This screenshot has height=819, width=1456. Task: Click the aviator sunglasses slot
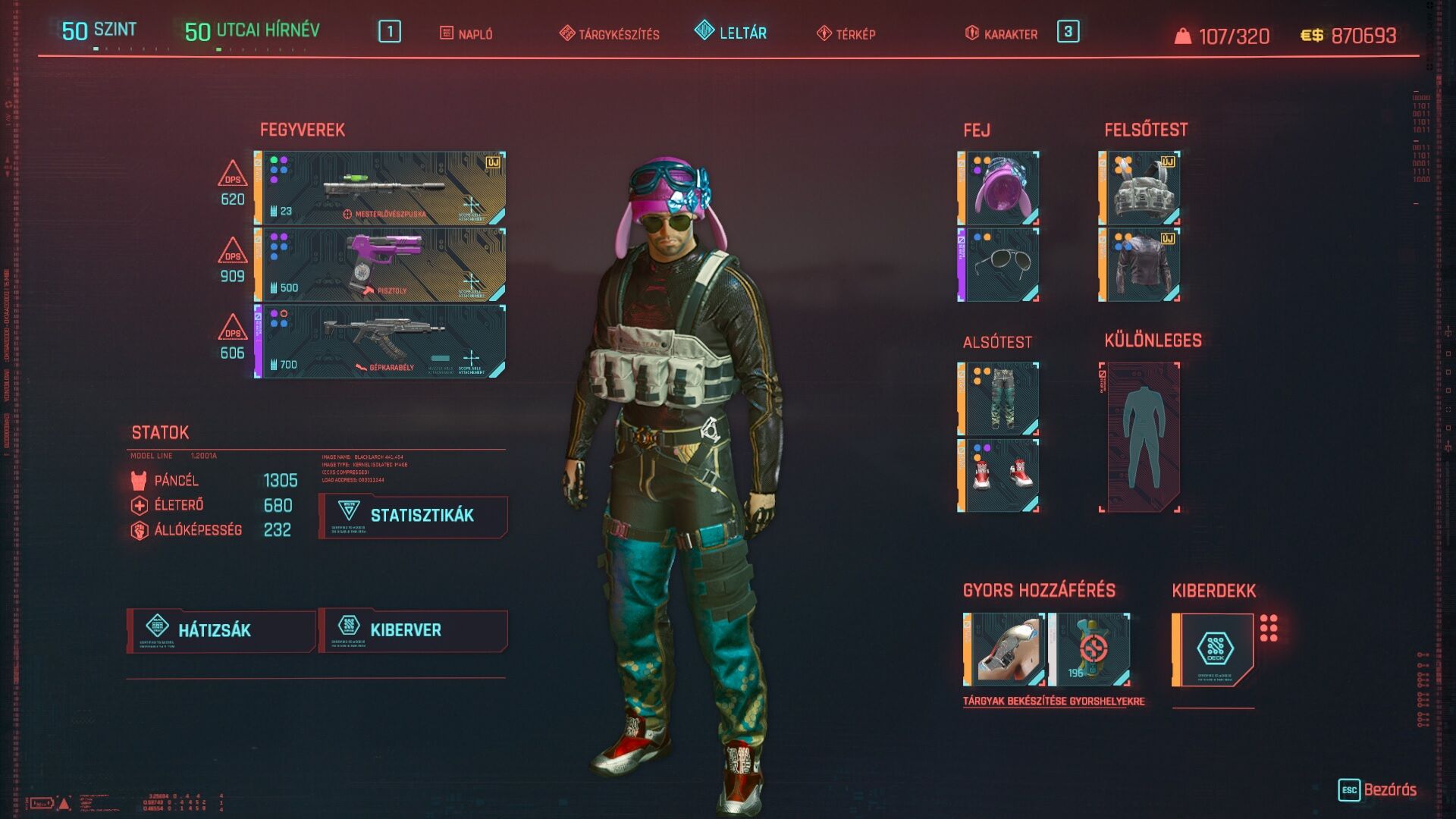pos(999,265)
